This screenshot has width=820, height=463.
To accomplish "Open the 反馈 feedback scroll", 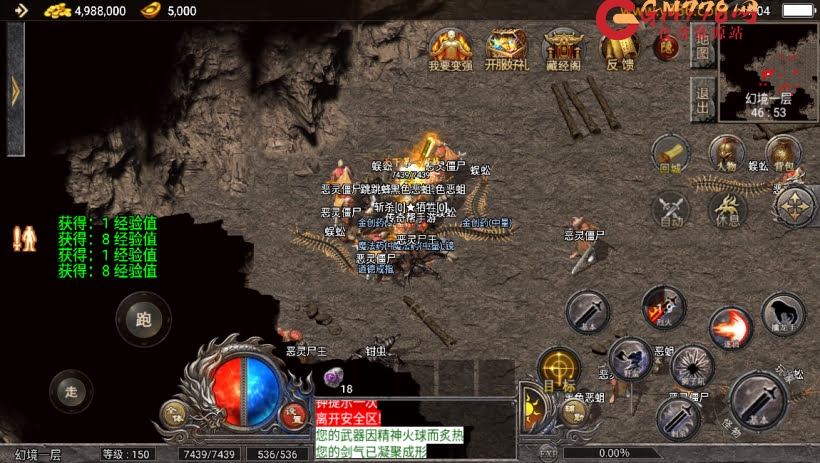I will [620, 47].
